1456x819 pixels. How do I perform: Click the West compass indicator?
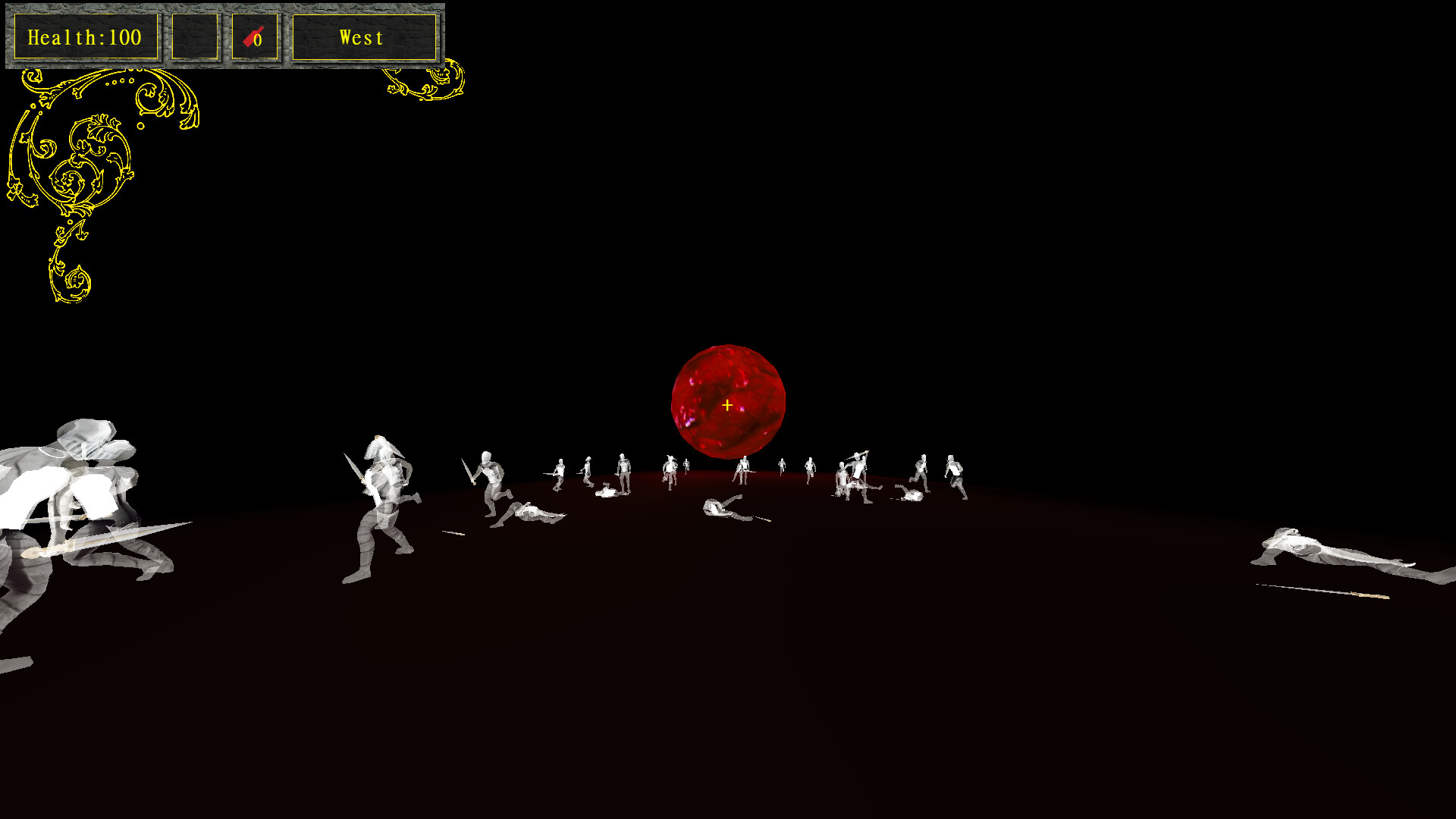point(362,37)
